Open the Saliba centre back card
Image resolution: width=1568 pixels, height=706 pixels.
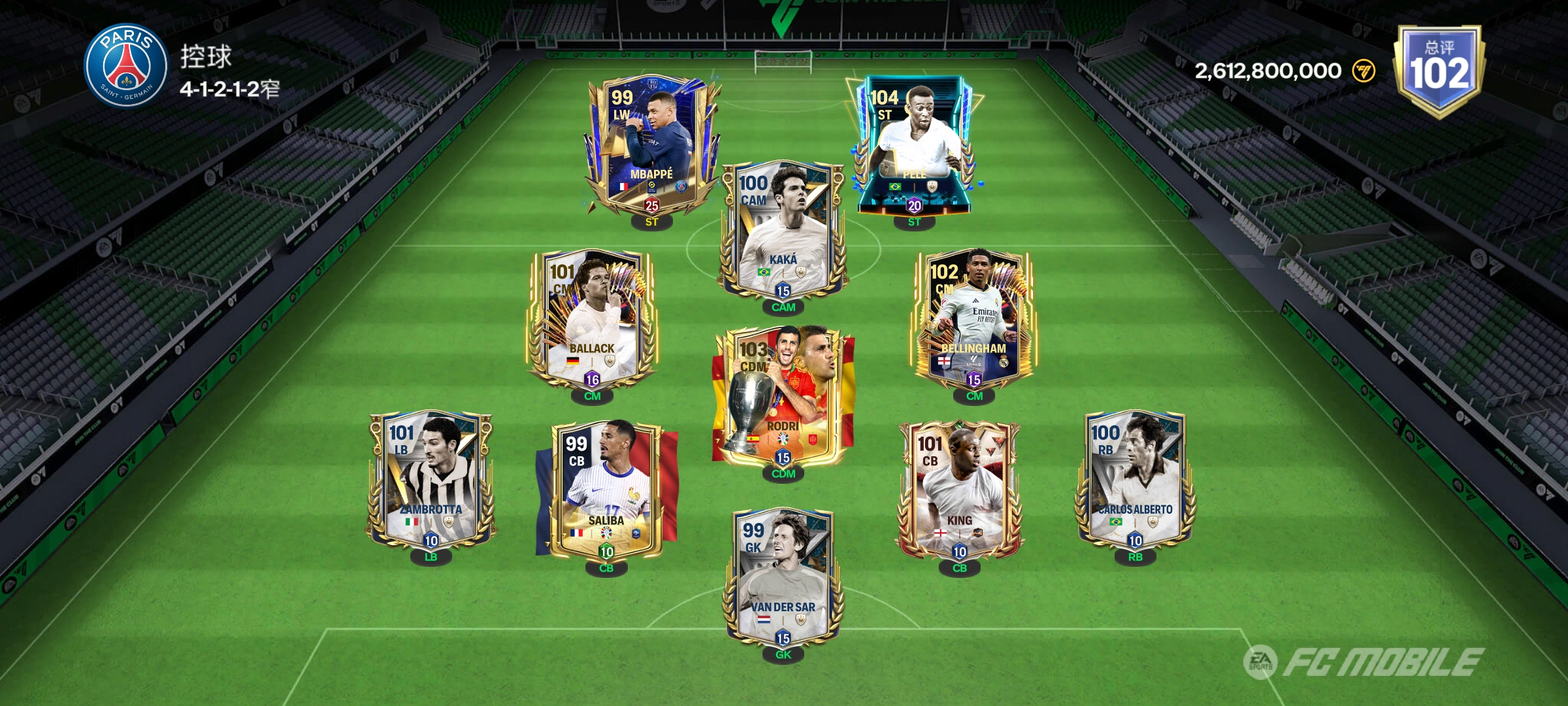606,492
